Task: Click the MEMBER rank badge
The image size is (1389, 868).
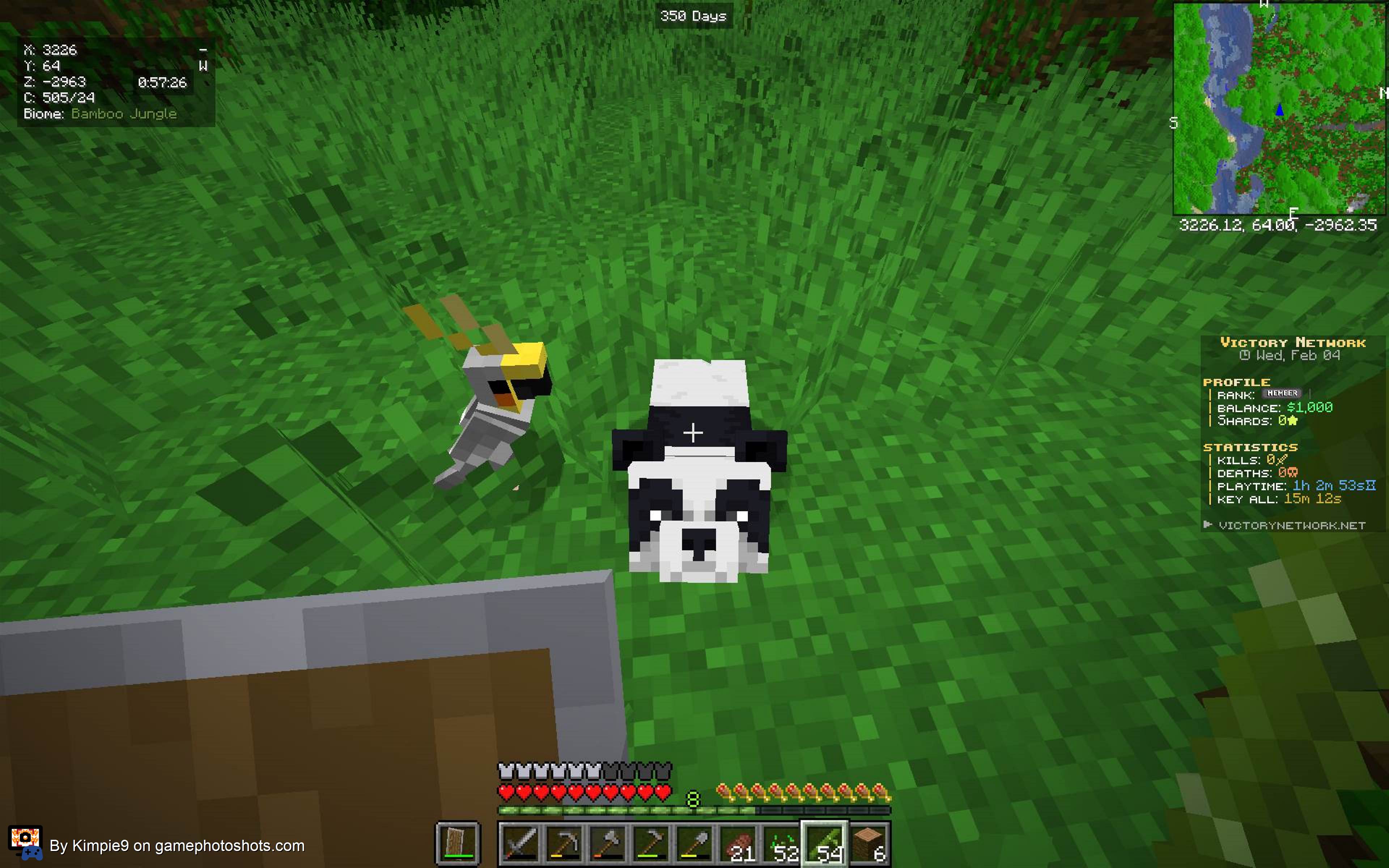Action: [1282, 393]
